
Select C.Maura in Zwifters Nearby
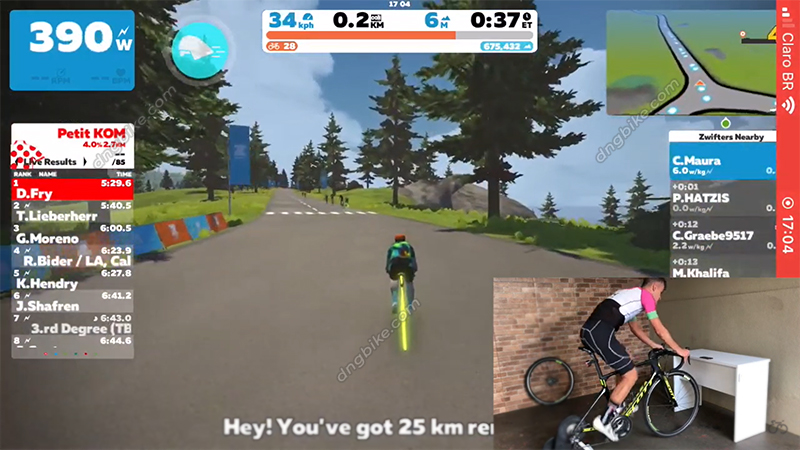[x=721, y=164]
